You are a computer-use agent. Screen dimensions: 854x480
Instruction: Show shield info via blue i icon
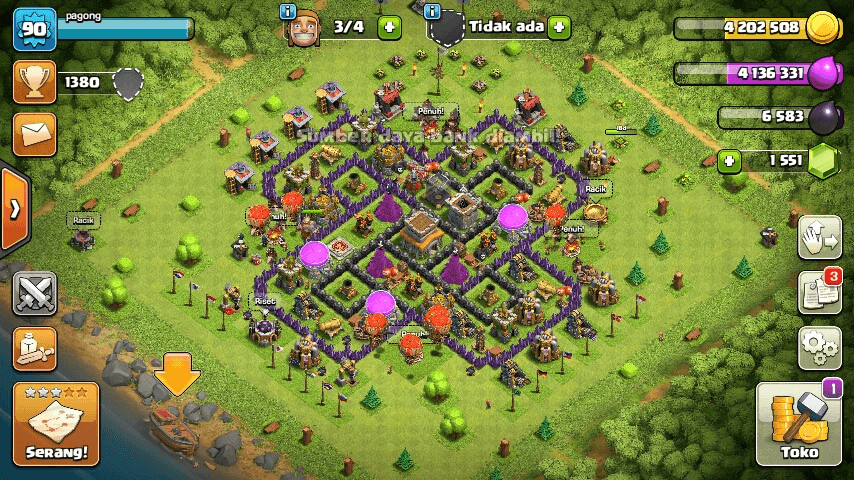(432, 11)
